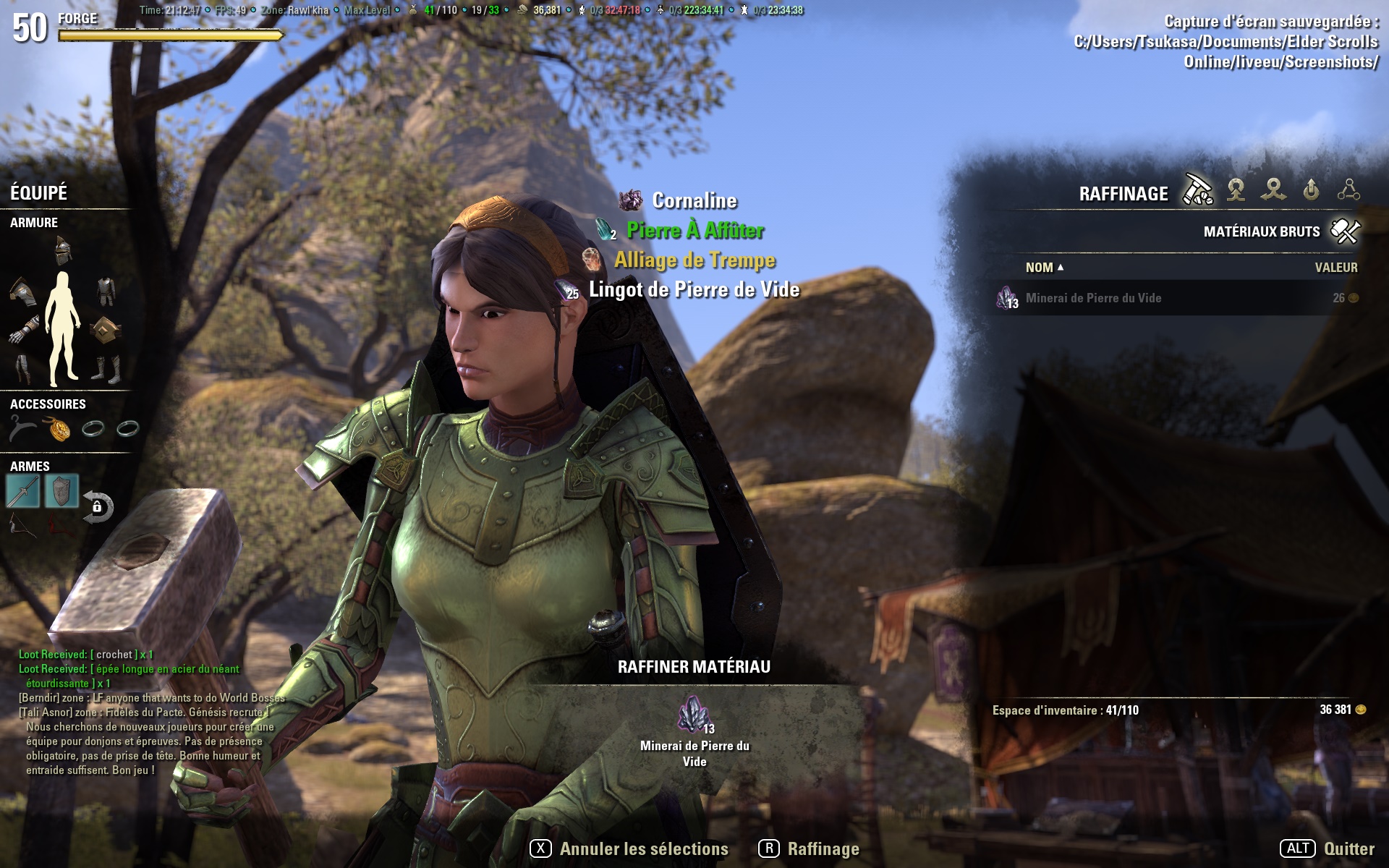
Task: Open the upward-arrow improvement tab
Action: point(1311,191)
